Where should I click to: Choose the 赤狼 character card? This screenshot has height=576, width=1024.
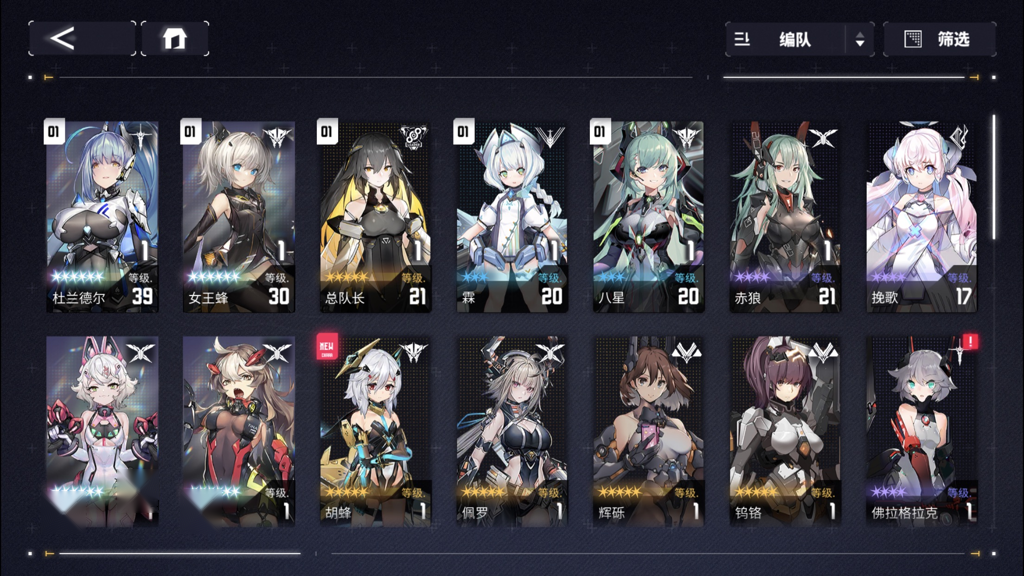(x=784, y=216)
